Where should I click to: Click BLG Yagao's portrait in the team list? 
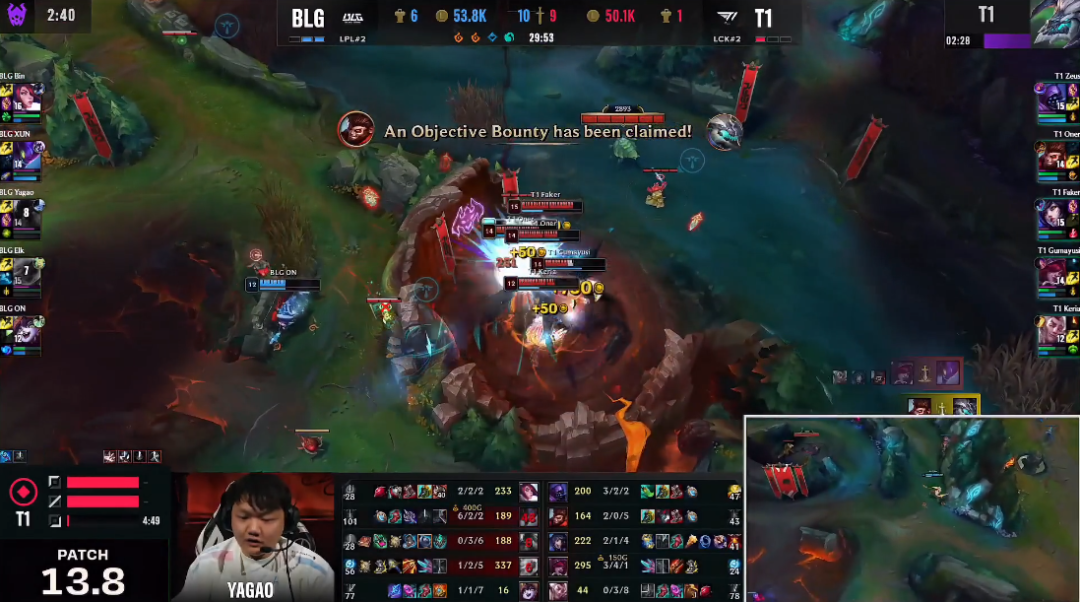pyautogui.click(x=28, y=215)
